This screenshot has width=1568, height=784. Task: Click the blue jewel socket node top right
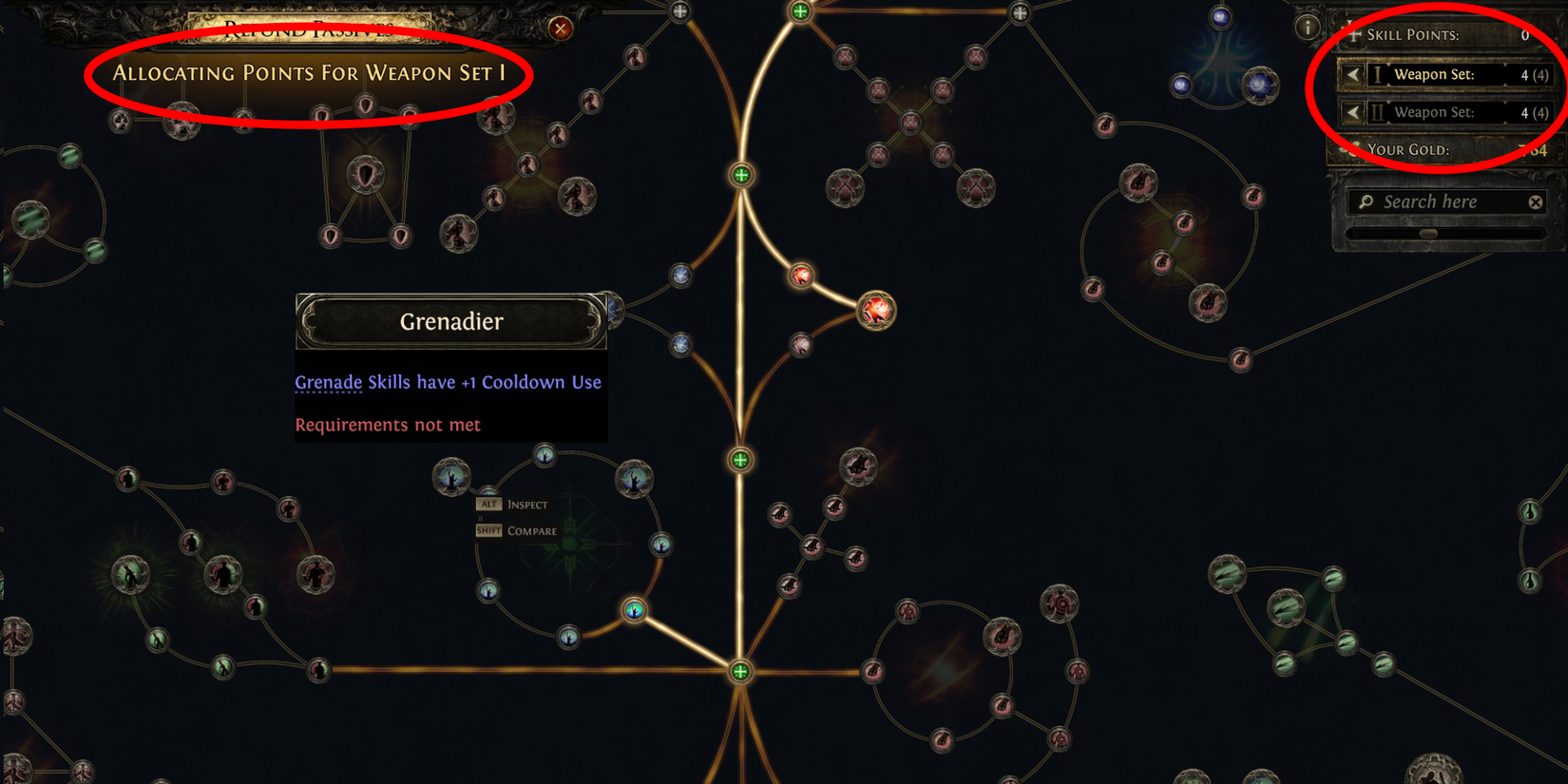pyautogui.click(x=1260, y=84)
